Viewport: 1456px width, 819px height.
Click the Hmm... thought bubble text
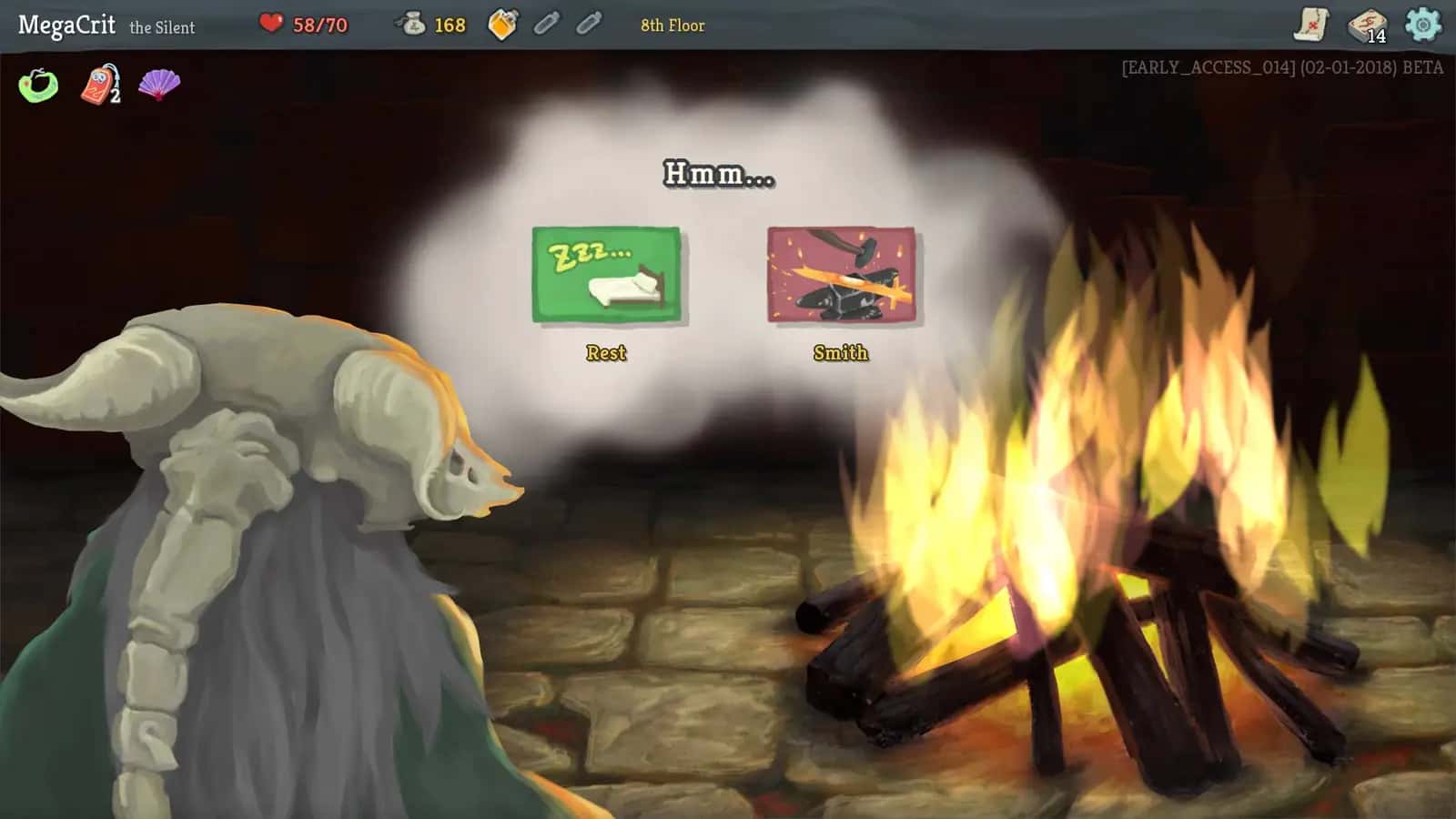(x=720, y=174)
